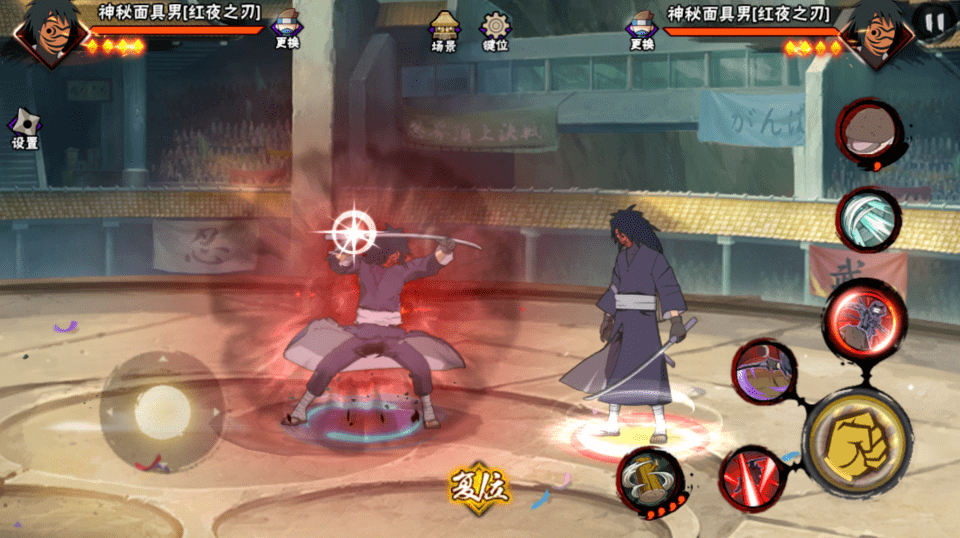
Task: Use the red sword slash skill
Action: tap(750, 478)
